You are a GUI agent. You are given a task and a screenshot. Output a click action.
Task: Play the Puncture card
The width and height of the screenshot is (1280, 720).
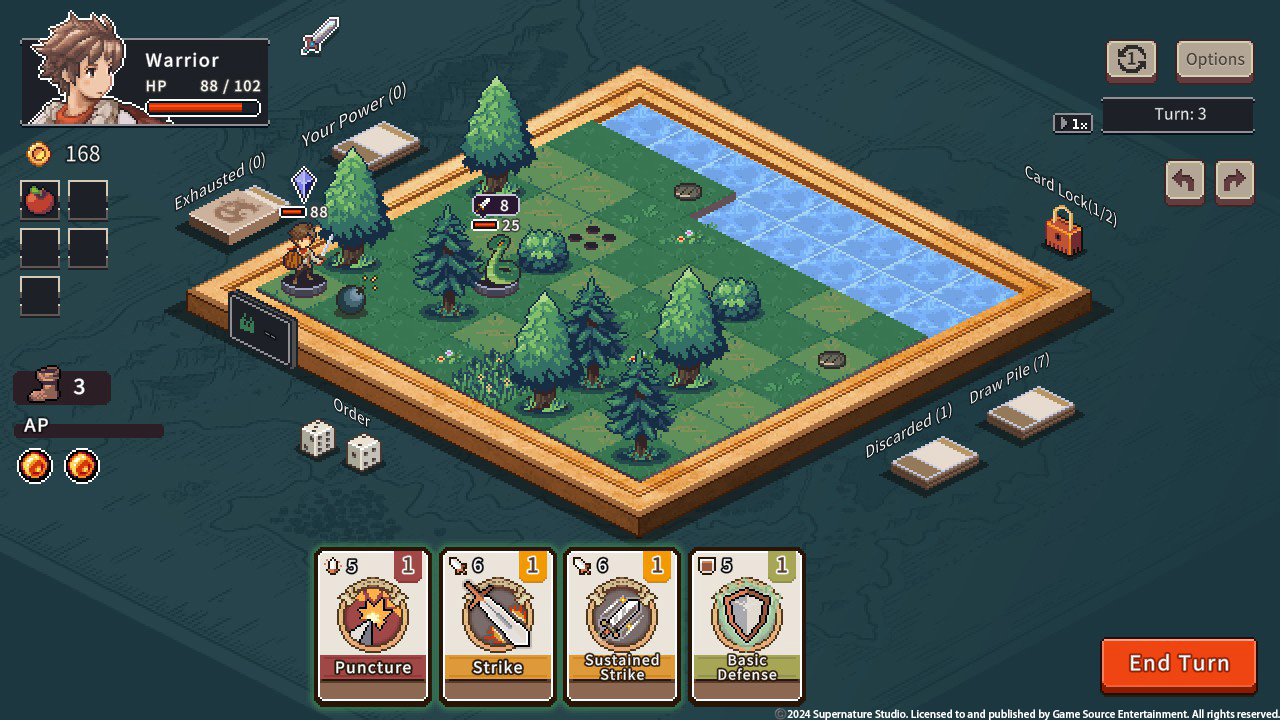click(x=373, y=626)
